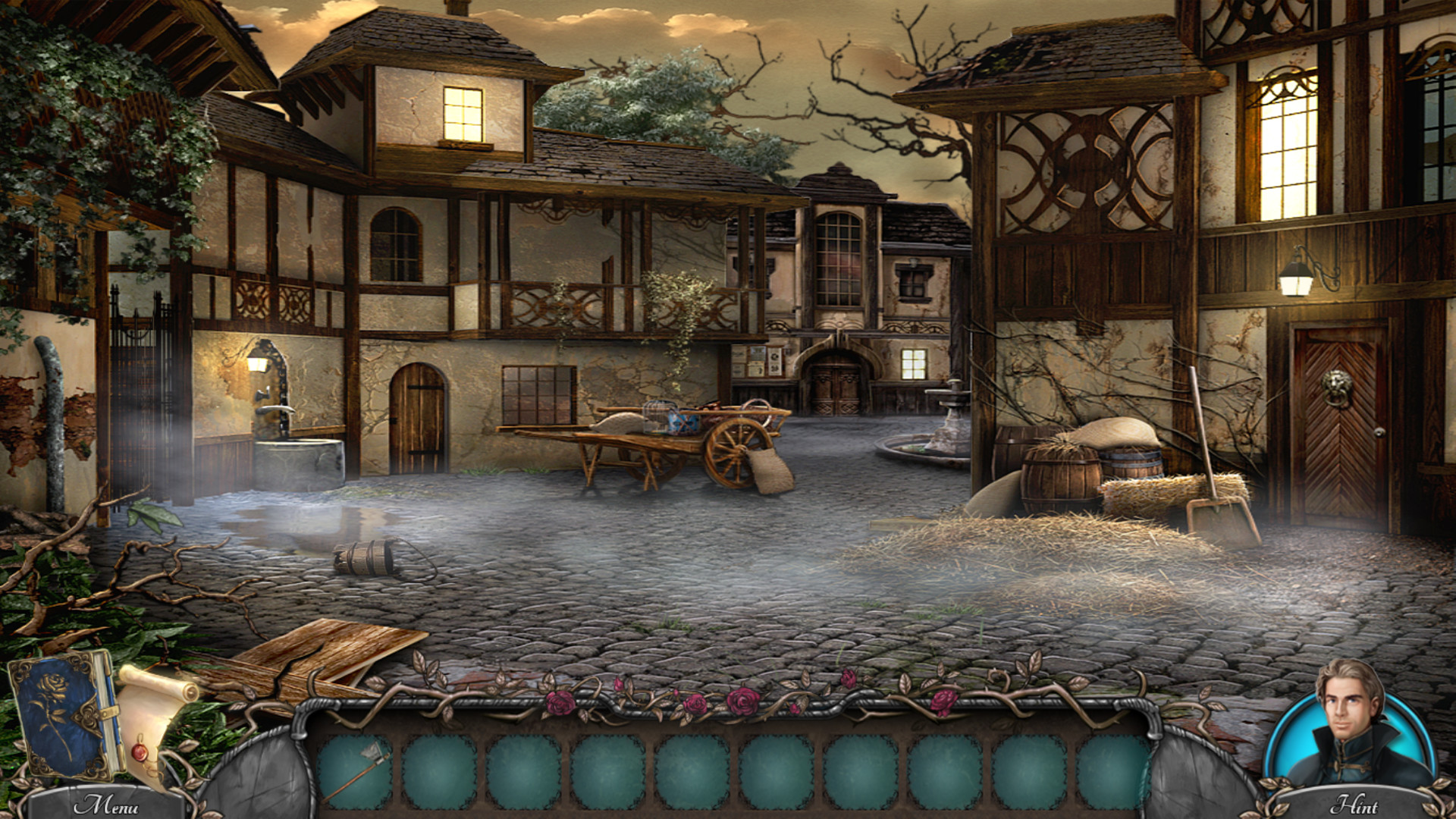Click the lit lantern above the fountain
The image size is (1456, 819).
(259, 364)
